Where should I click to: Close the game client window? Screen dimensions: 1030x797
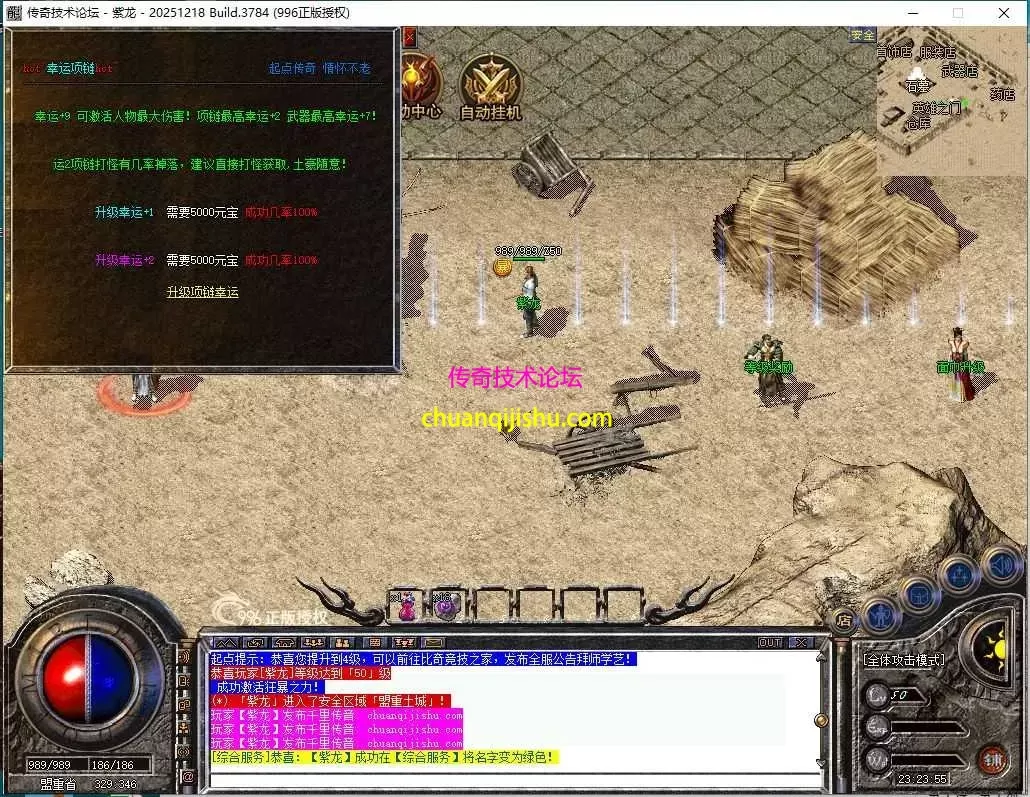click(x=1004, y=13)
